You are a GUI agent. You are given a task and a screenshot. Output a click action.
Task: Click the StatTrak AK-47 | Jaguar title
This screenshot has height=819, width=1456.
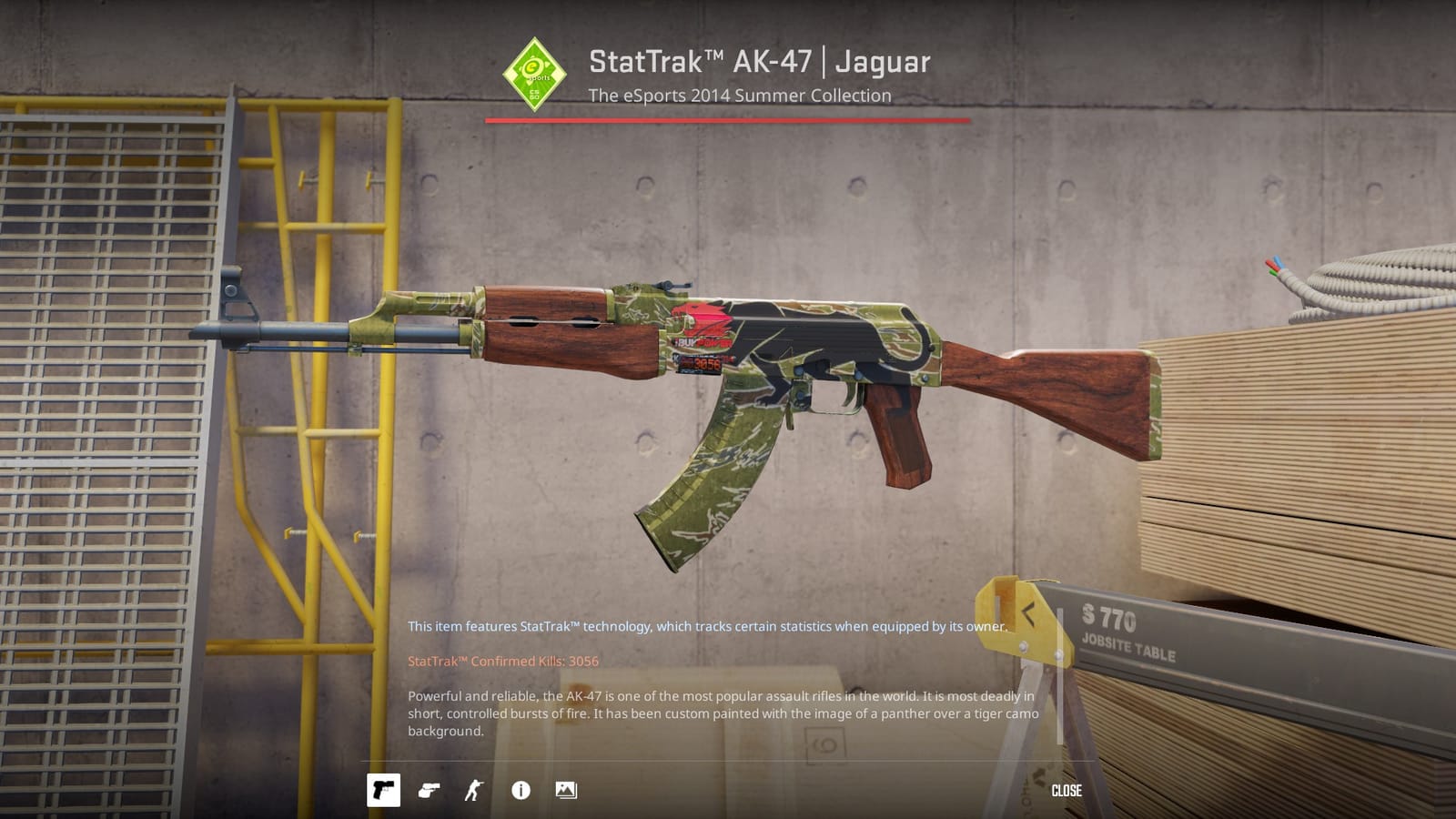point(759,61)
